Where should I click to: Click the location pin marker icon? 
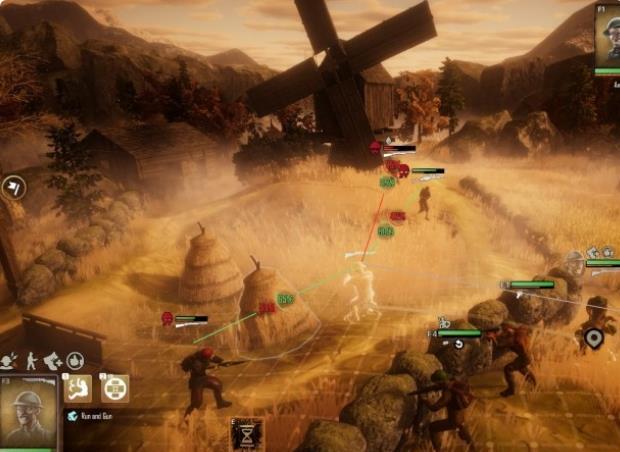(594, 339)
